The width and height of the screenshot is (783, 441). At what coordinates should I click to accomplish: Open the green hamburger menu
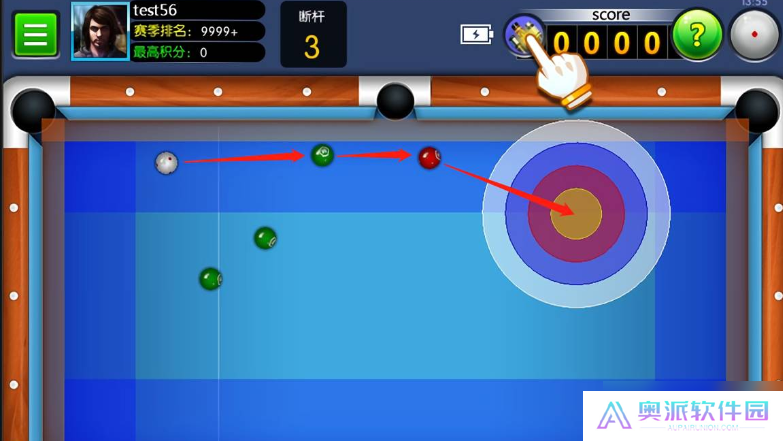coord(35,35)
